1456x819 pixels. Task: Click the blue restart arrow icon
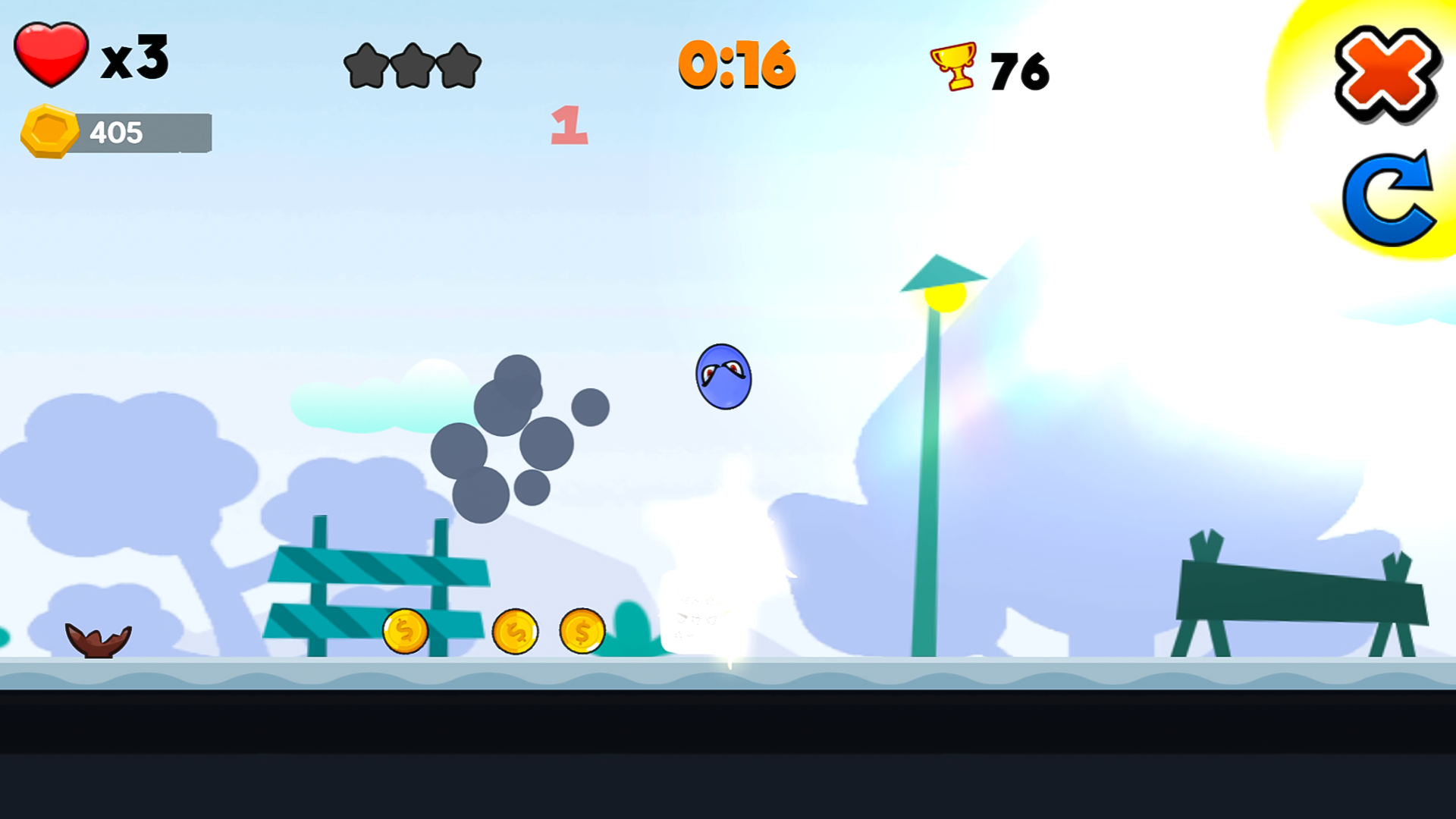[x=1389, y=199]
